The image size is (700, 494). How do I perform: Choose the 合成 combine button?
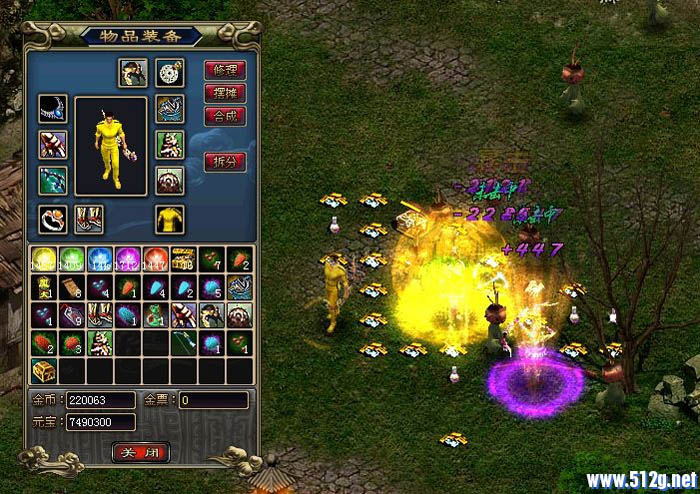[x=224, y=116]
